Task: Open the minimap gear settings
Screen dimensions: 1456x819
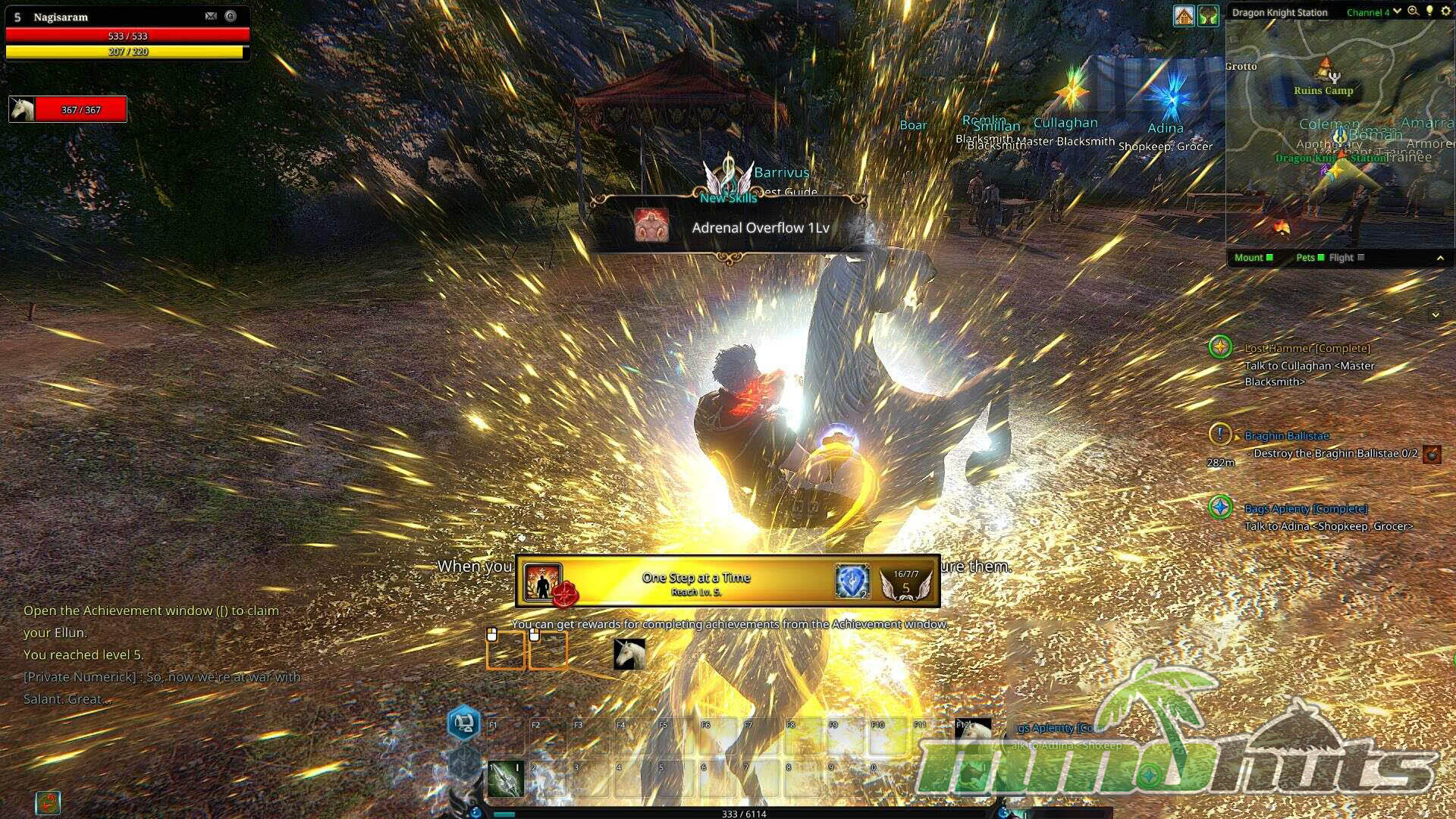Action: 1445,11
